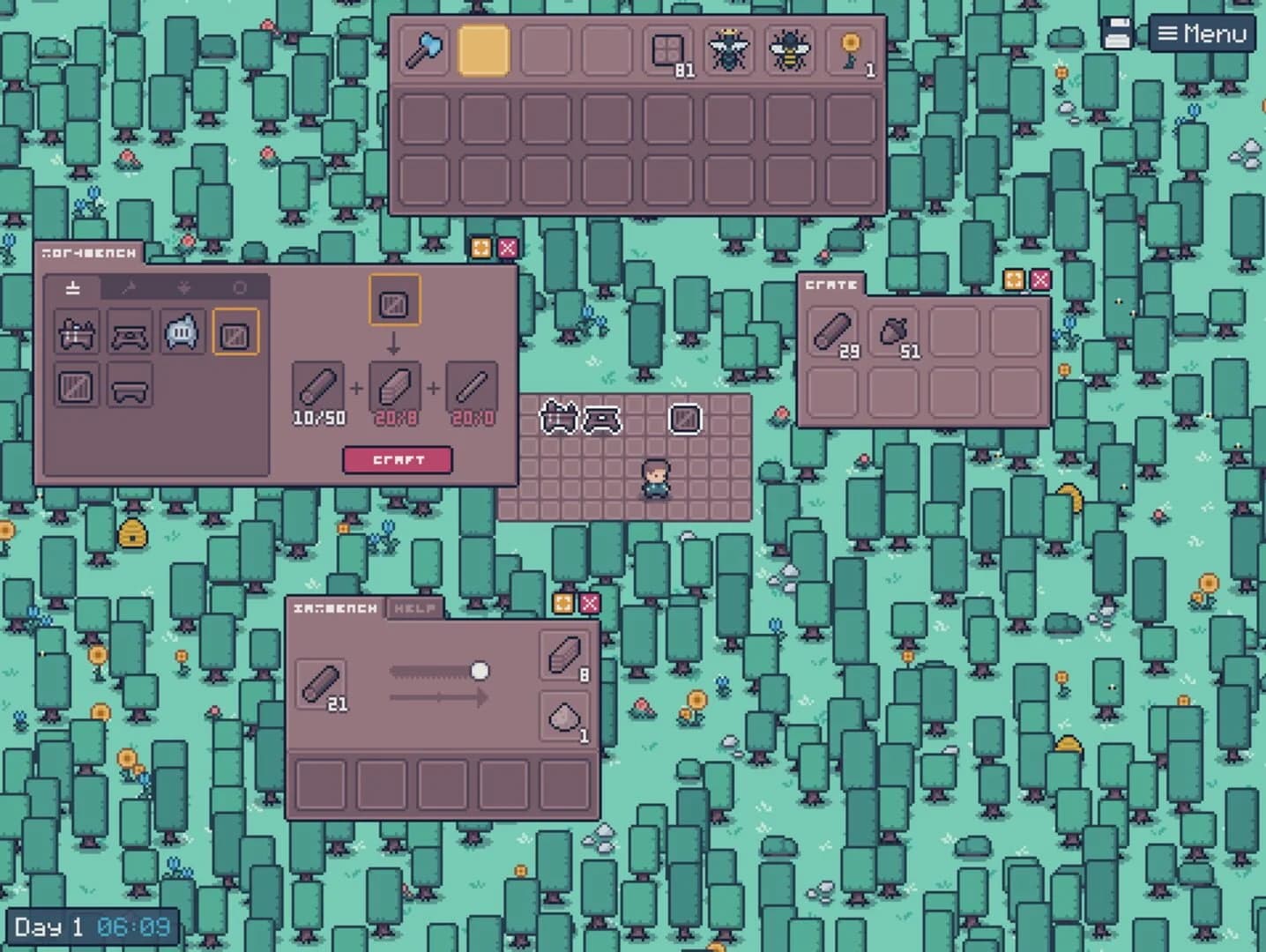Screen dimensions: 1266x952
Task: Select the bee item next to the flower
Action: point(791,50)
